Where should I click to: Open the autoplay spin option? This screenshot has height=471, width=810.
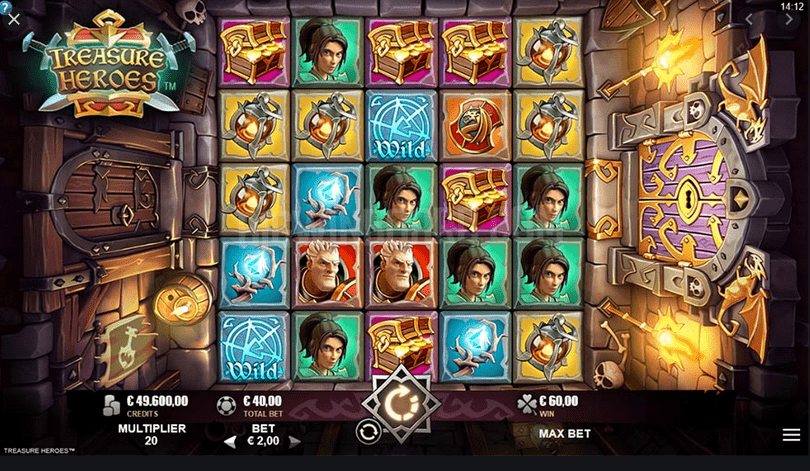pos(367,431)
